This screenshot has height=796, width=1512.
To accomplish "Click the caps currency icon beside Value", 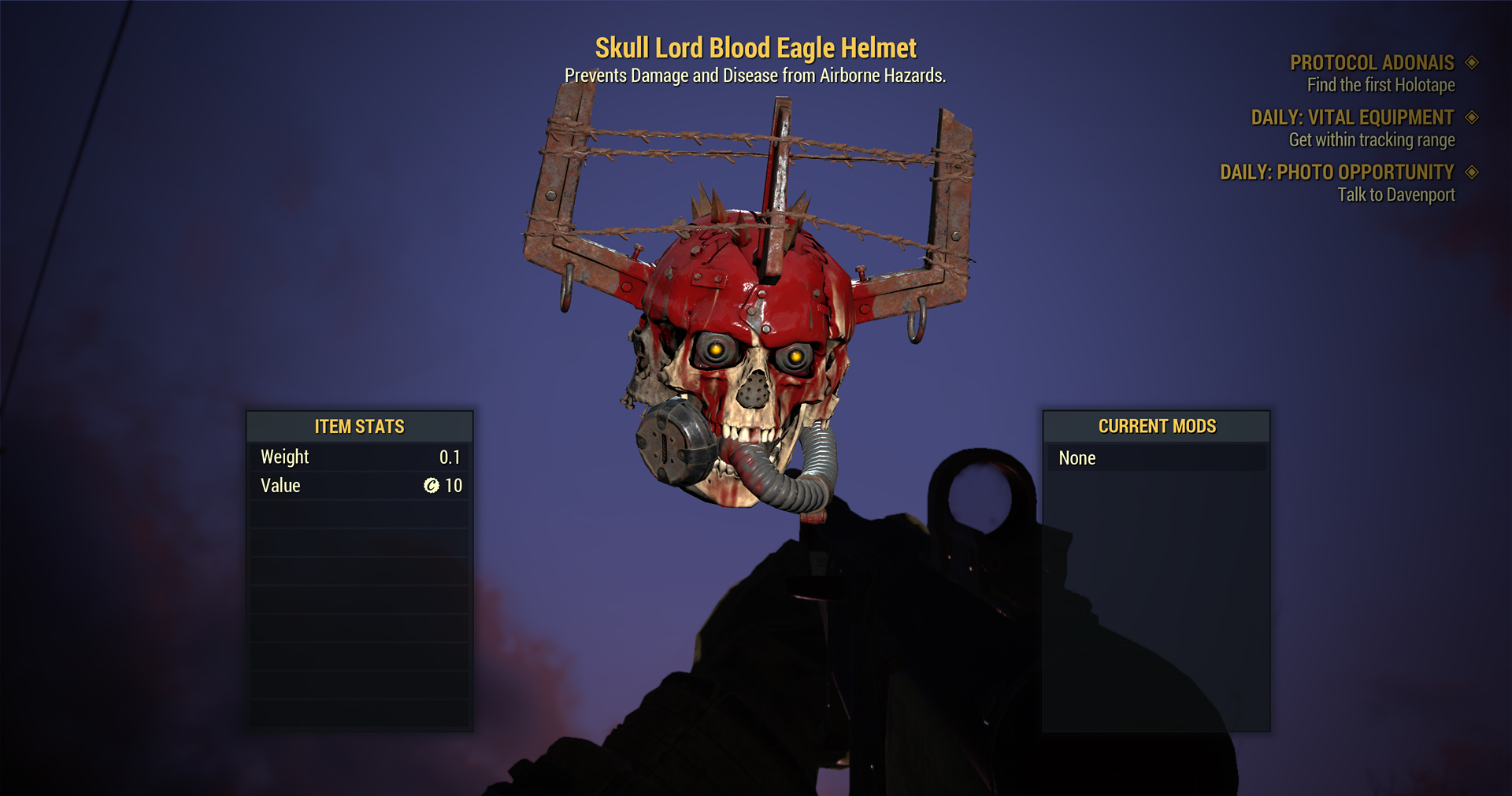I will pos(431,486).
